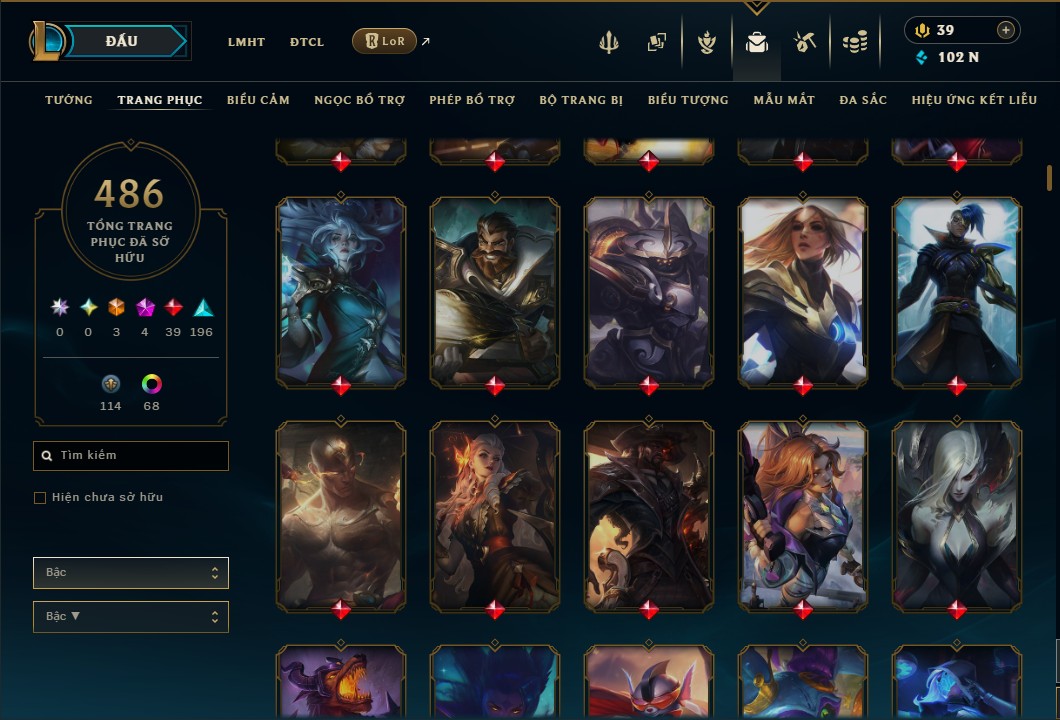Image resolution: width=1060 pixels, height=720 pixels.
Task: Choose the shirtless glowing fighter skin card
Action: click(341, 514)
